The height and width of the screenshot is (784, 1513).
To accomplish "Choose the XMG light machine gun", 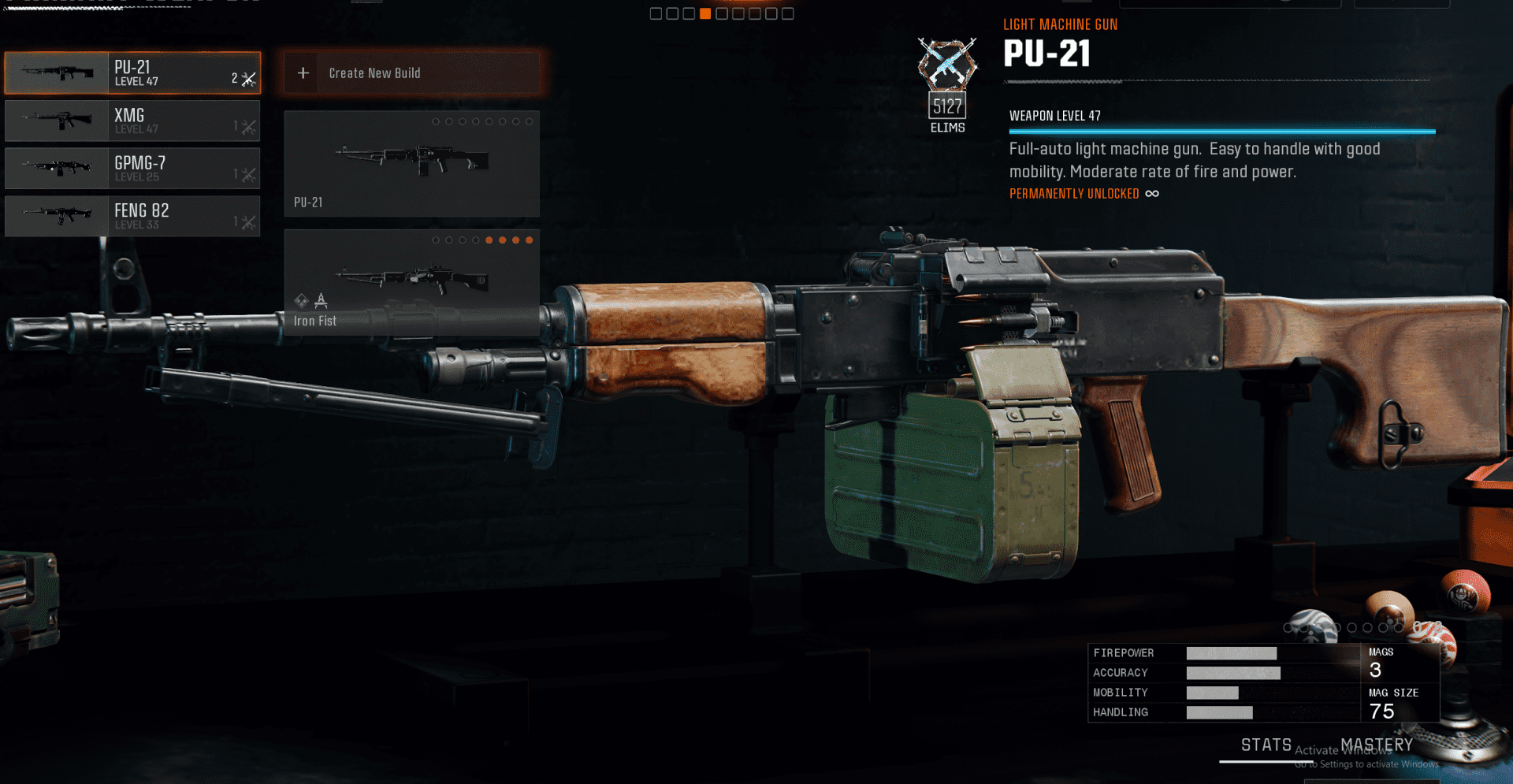I will (x=132, y=121).
